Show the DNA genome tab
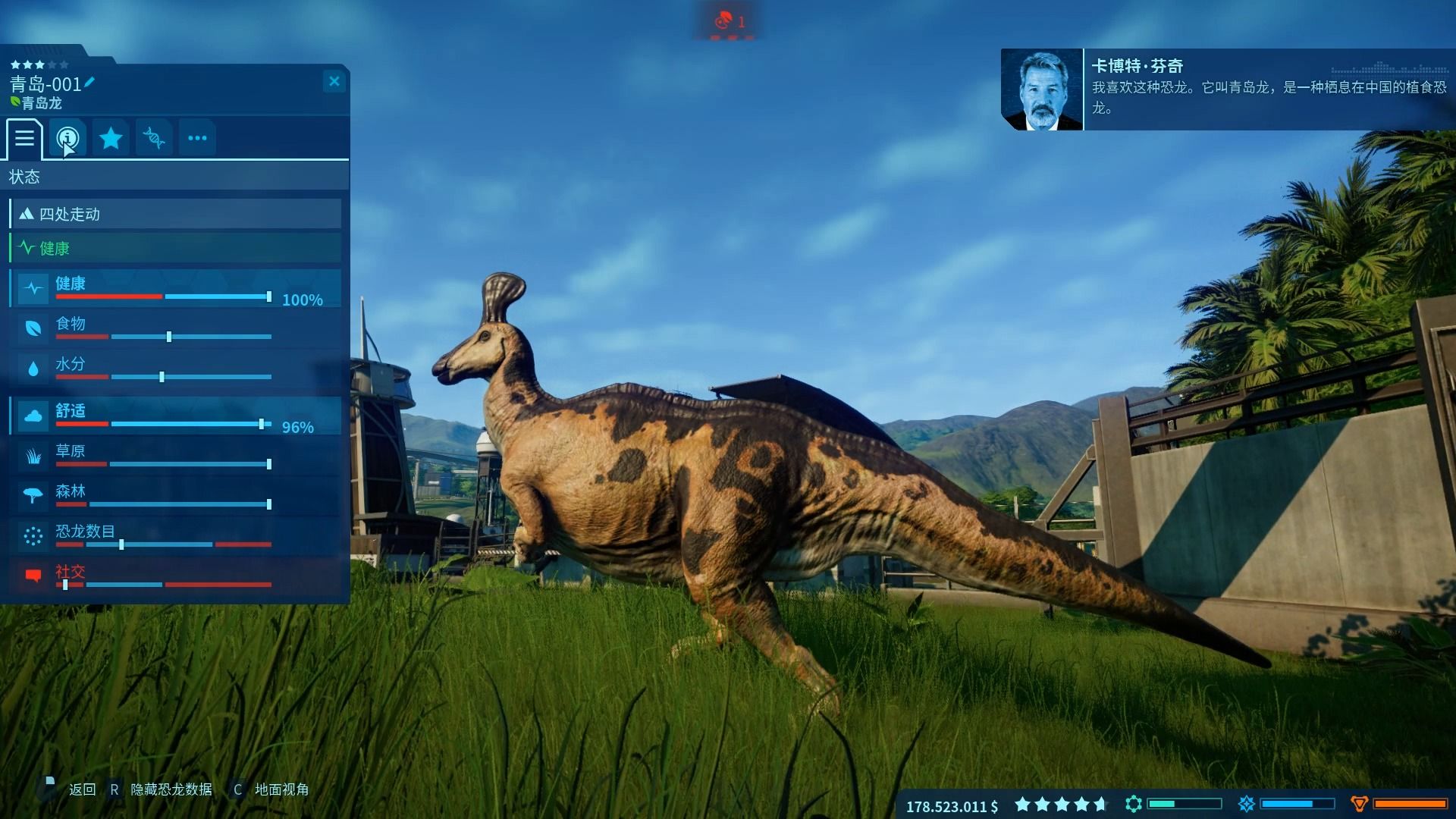Viewport: 1456px width, 819px height. click(x=154, y=138)
